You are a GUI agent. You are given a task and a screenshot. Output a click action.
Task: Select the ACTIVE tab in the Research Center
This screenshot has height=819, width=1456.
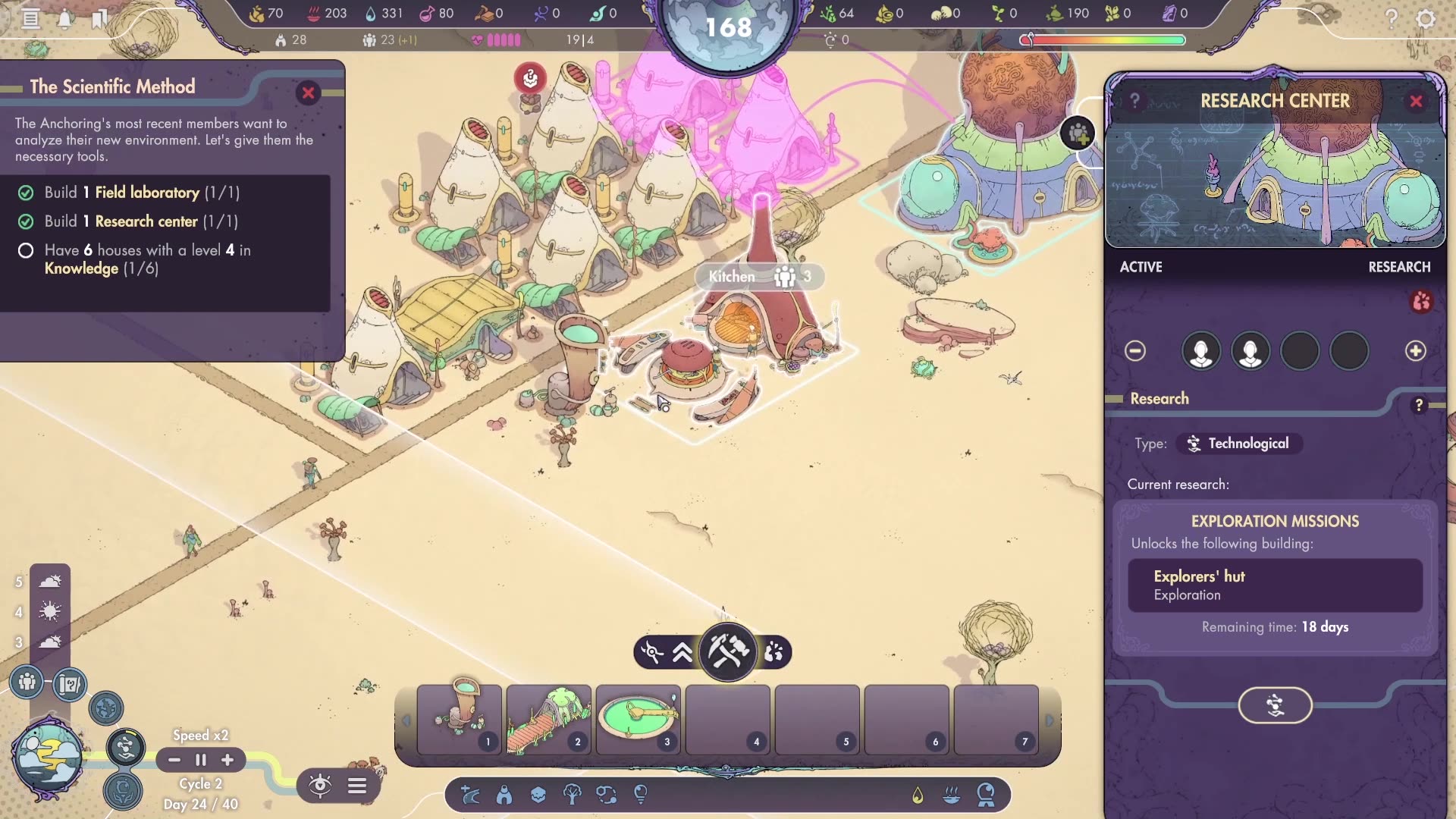(x=1141, y=267)
